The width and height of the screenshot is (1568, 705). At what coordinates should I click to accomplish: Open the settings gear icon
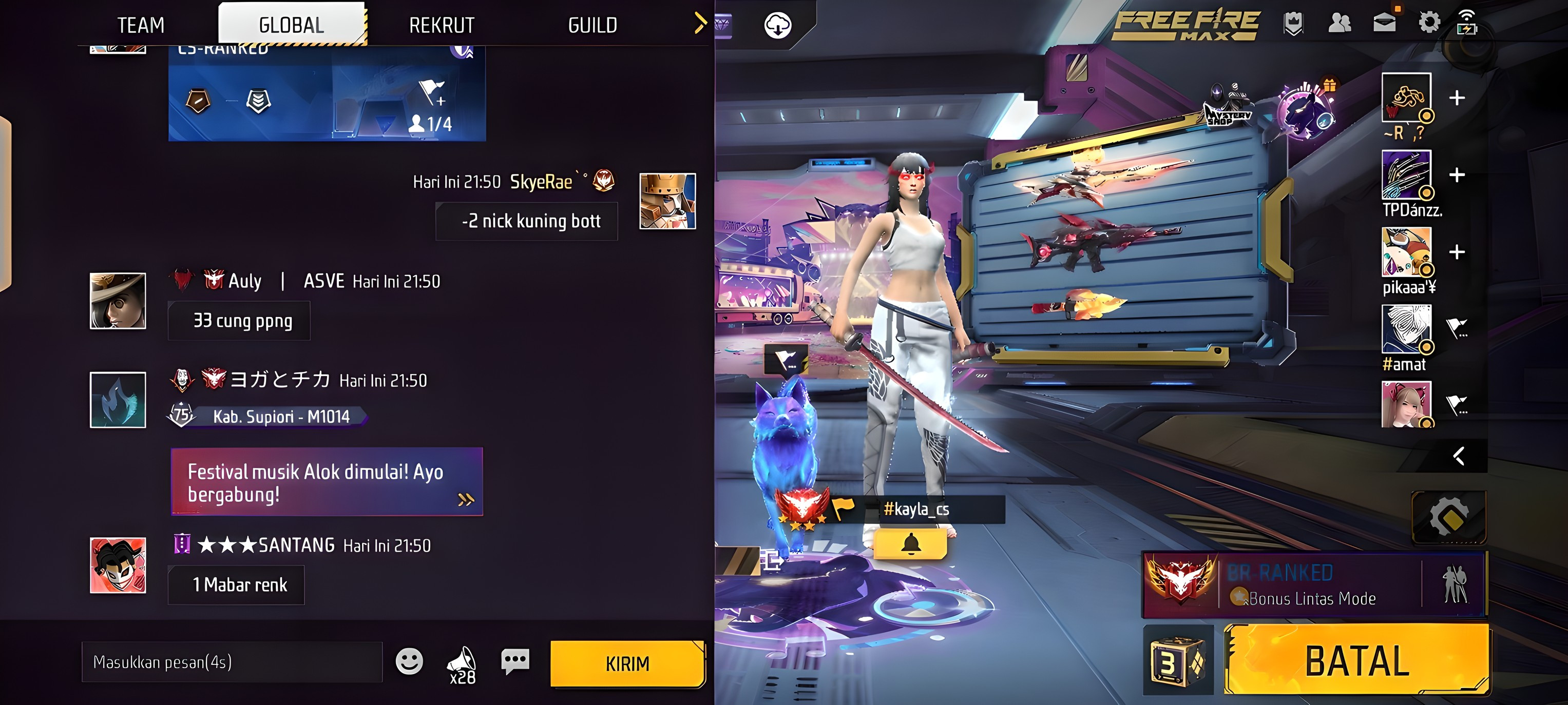click(1429, 23)
